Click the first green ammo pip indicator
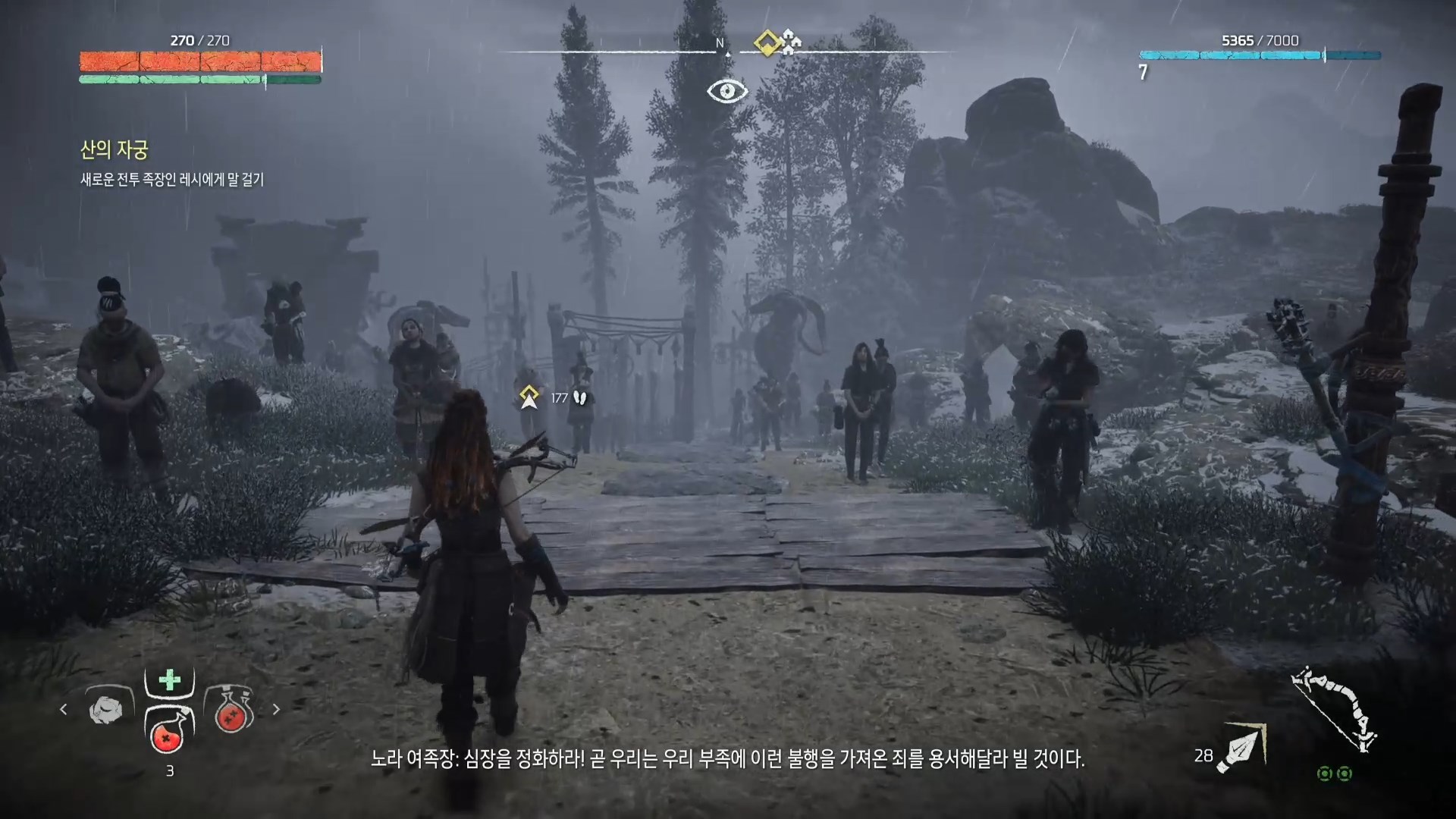1456x819 pixels. pyautogui.click(x=1324, y=774)
